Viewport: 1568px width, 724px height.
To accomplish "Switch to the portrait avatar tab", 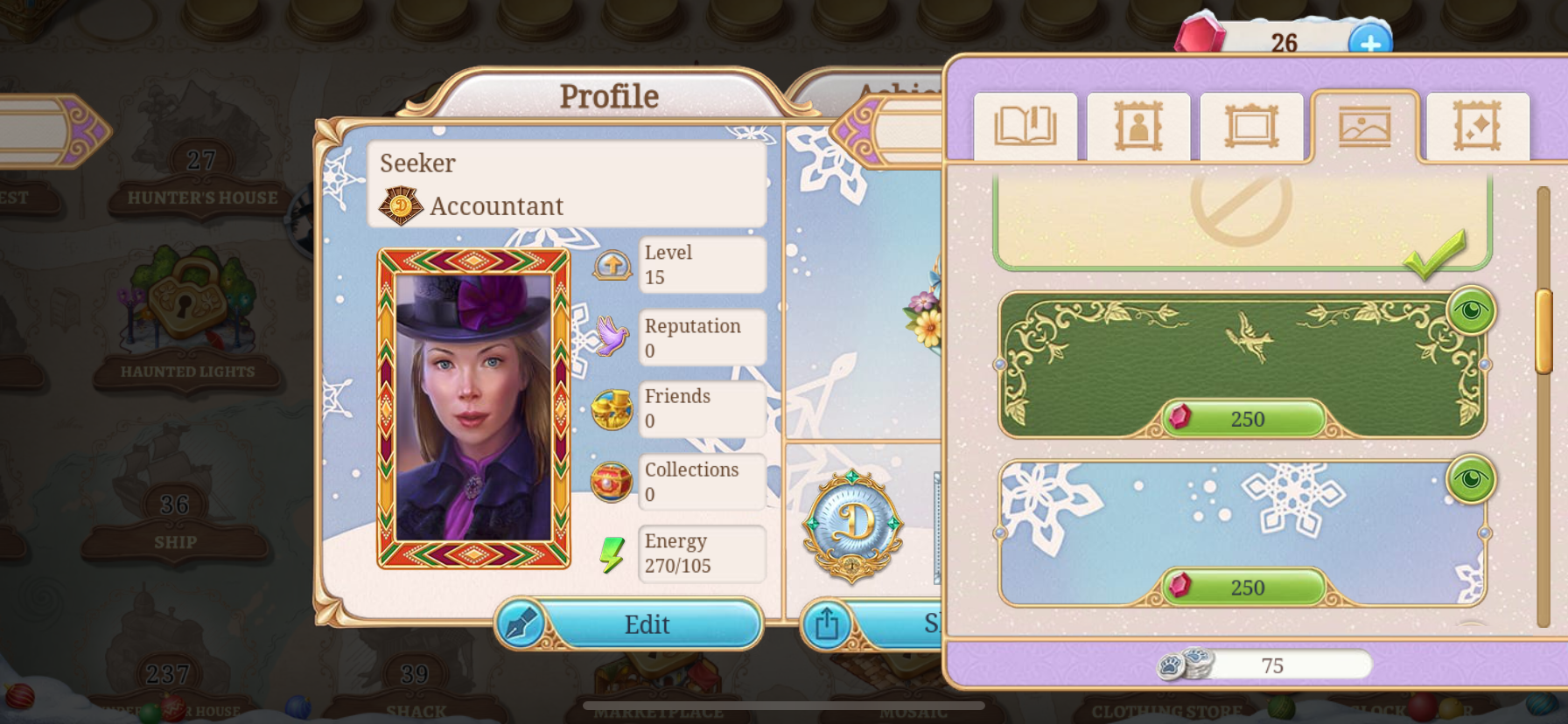I will pos(1138,127).
